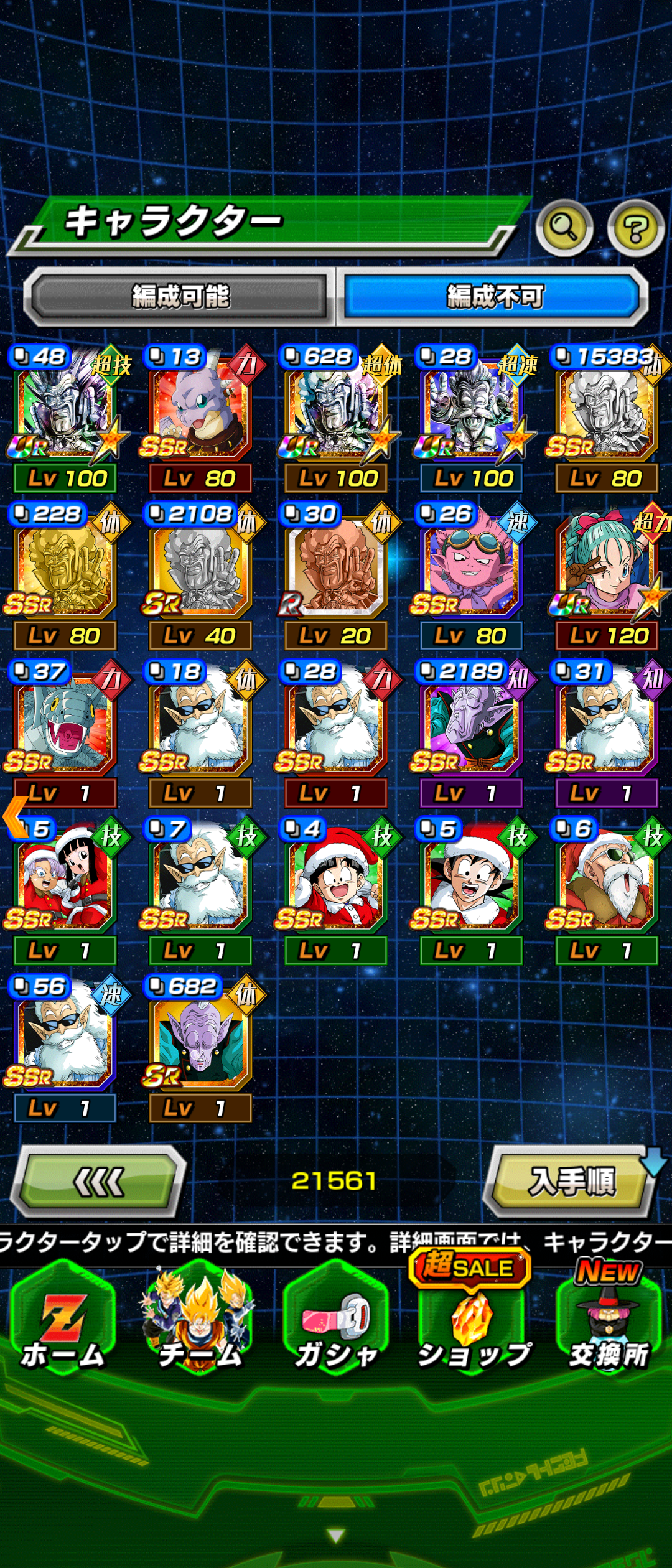Screen dimensions: 672x1568
Task: Select the 編成不可 tab
Action: [x=494, y=296]
